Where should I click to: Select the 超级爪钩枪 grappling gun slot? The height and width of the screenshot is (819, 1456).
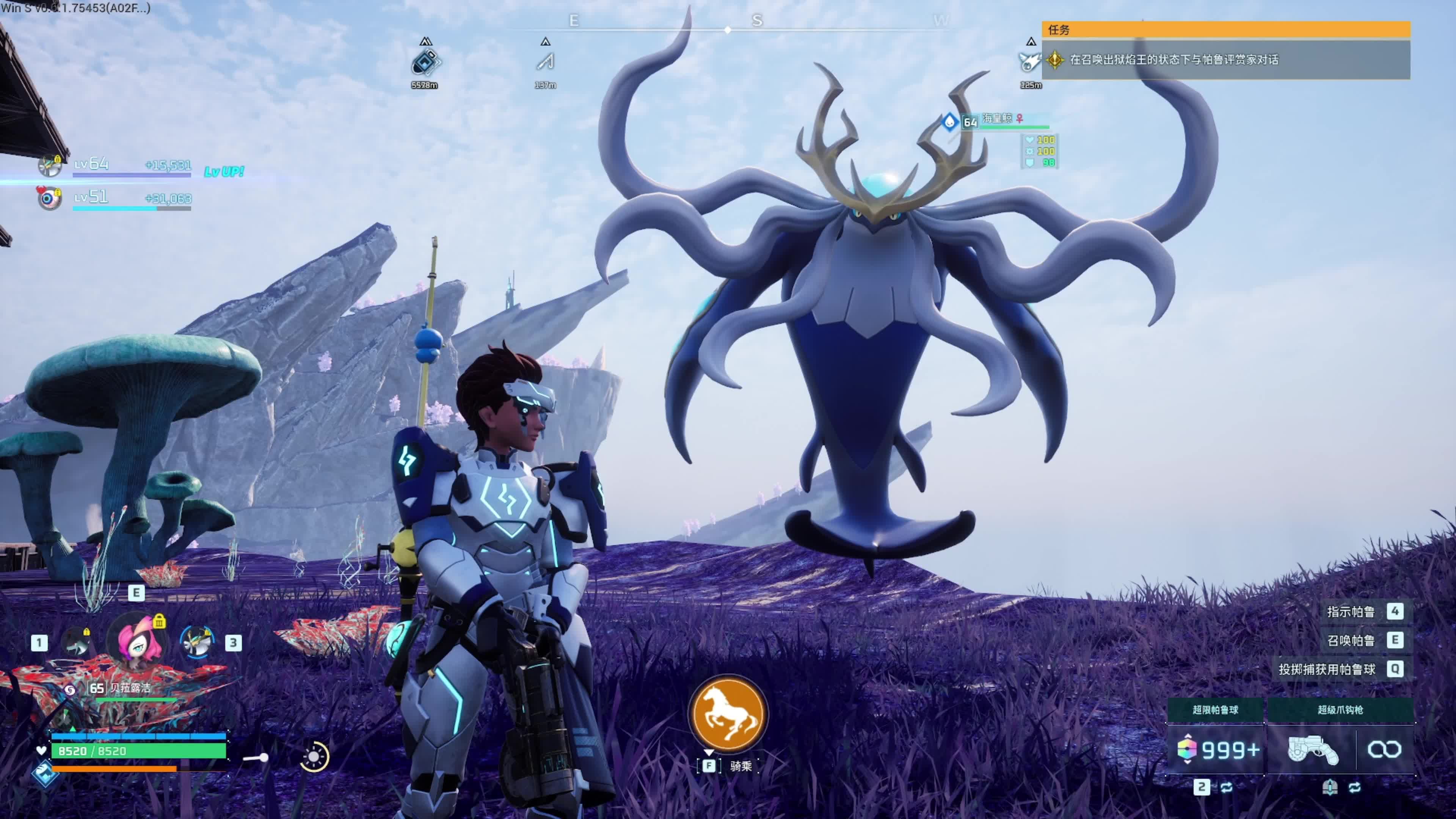click(1312, 750)
